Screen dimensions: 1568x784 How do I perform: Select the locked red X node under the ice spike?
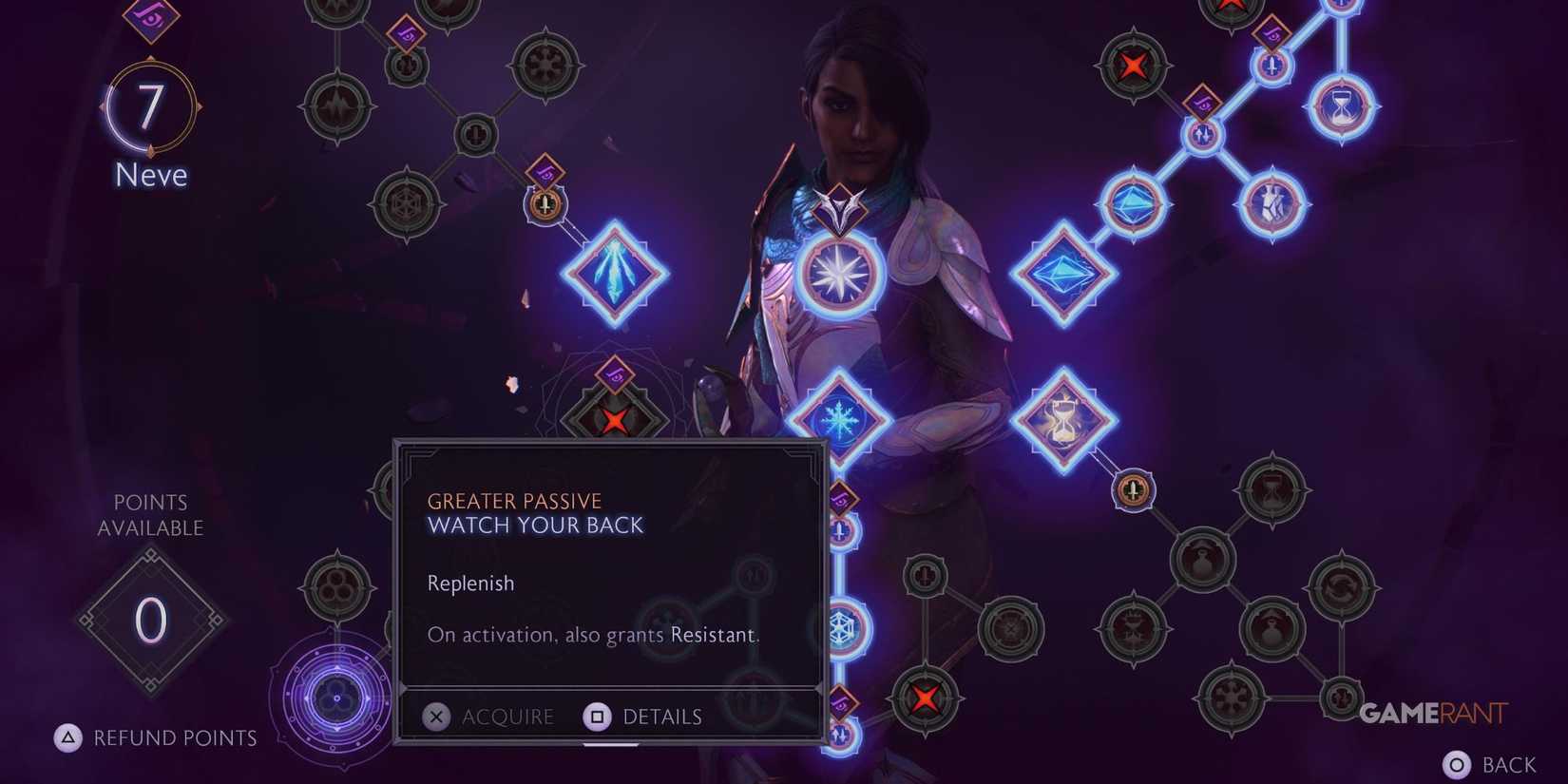[616, 419]
